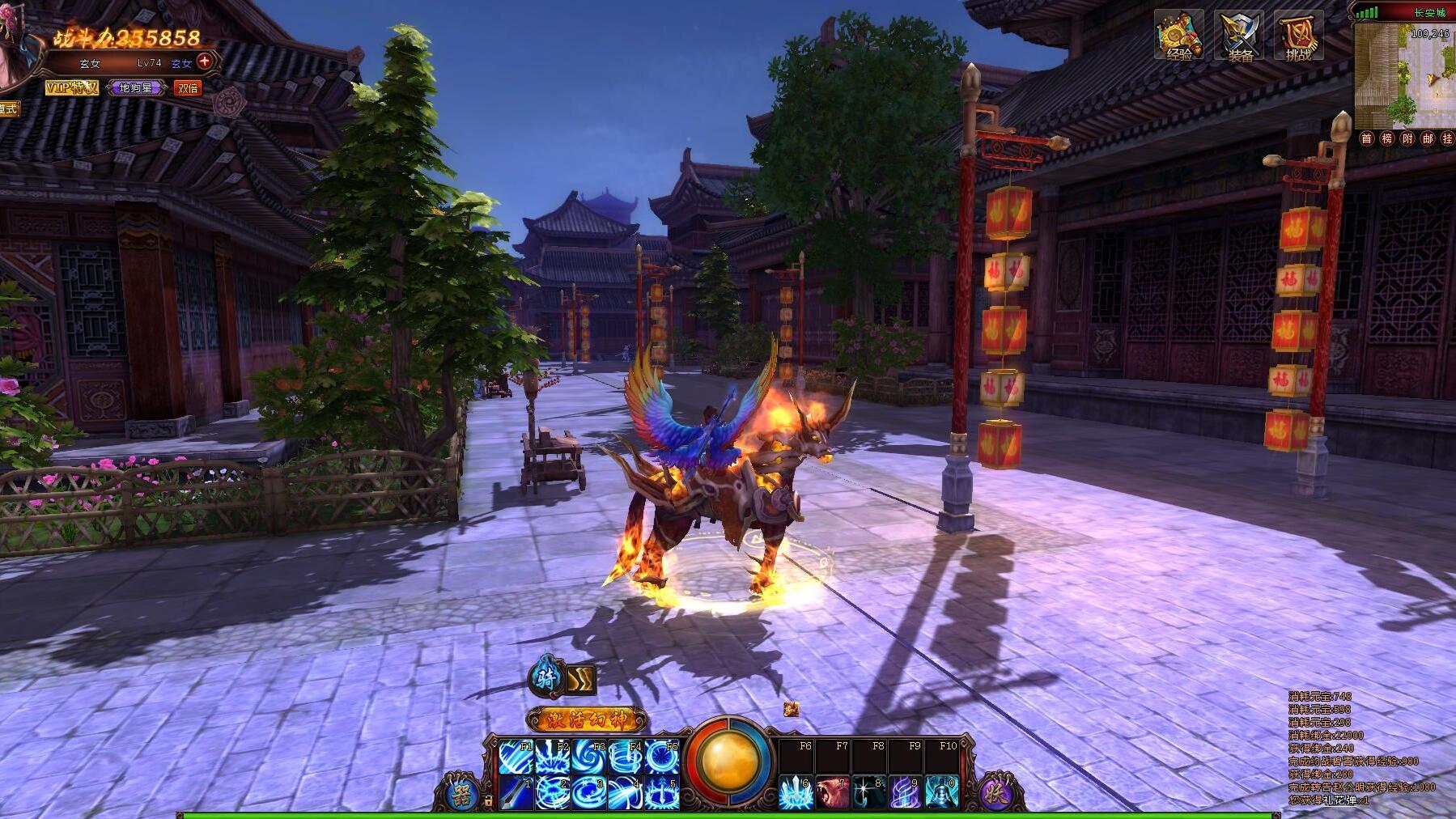Toggle the blue 骑 mount button
This screenshot has height=819, width=1456.
[546, 678]
